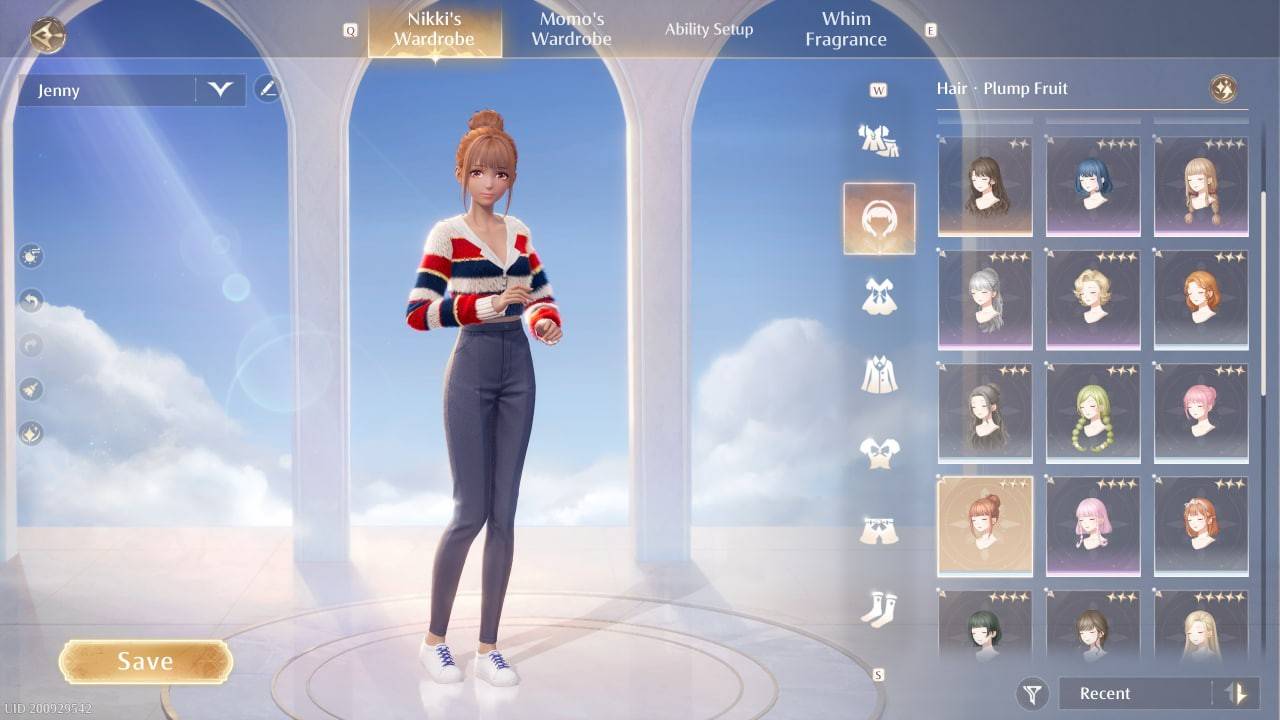Open the filter funnel for hair items
The height and width of the screenshot is (720, 1280).
click(x=1033, y=693)
